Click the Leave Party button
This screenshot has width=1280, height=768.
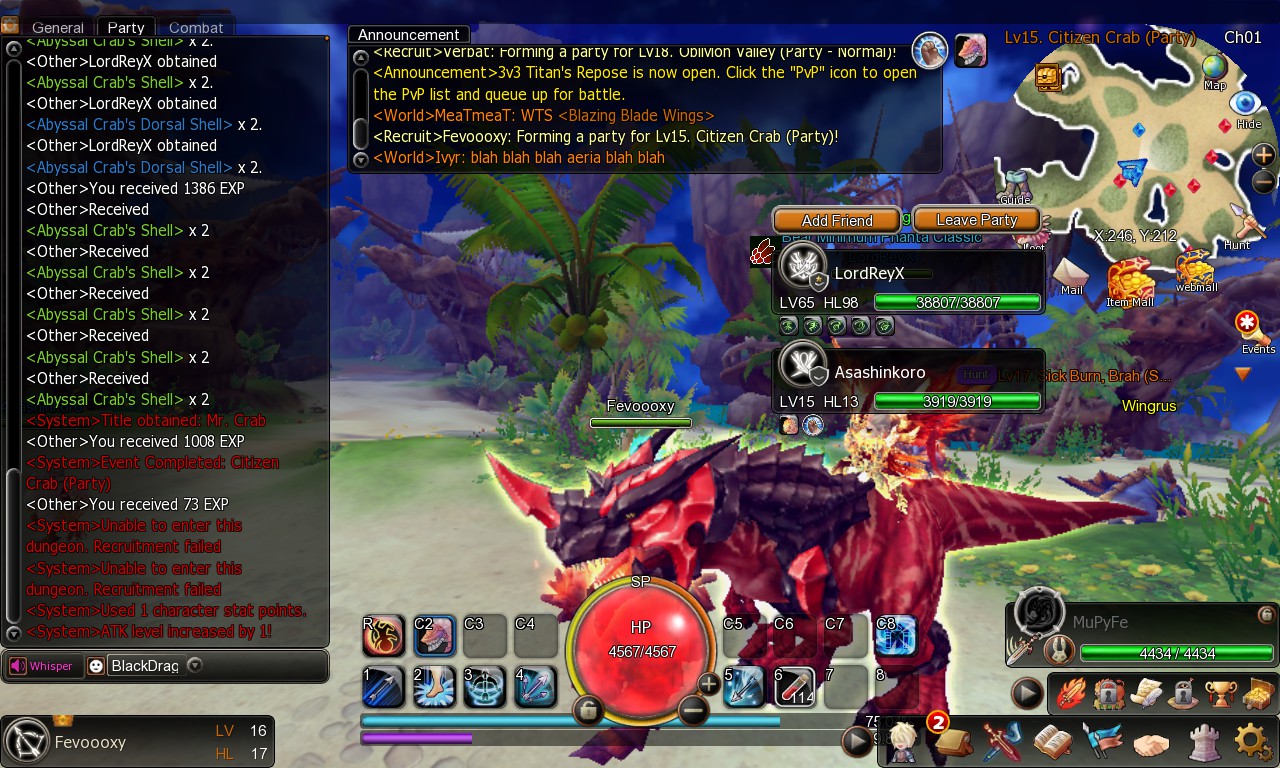click(975, 219)
